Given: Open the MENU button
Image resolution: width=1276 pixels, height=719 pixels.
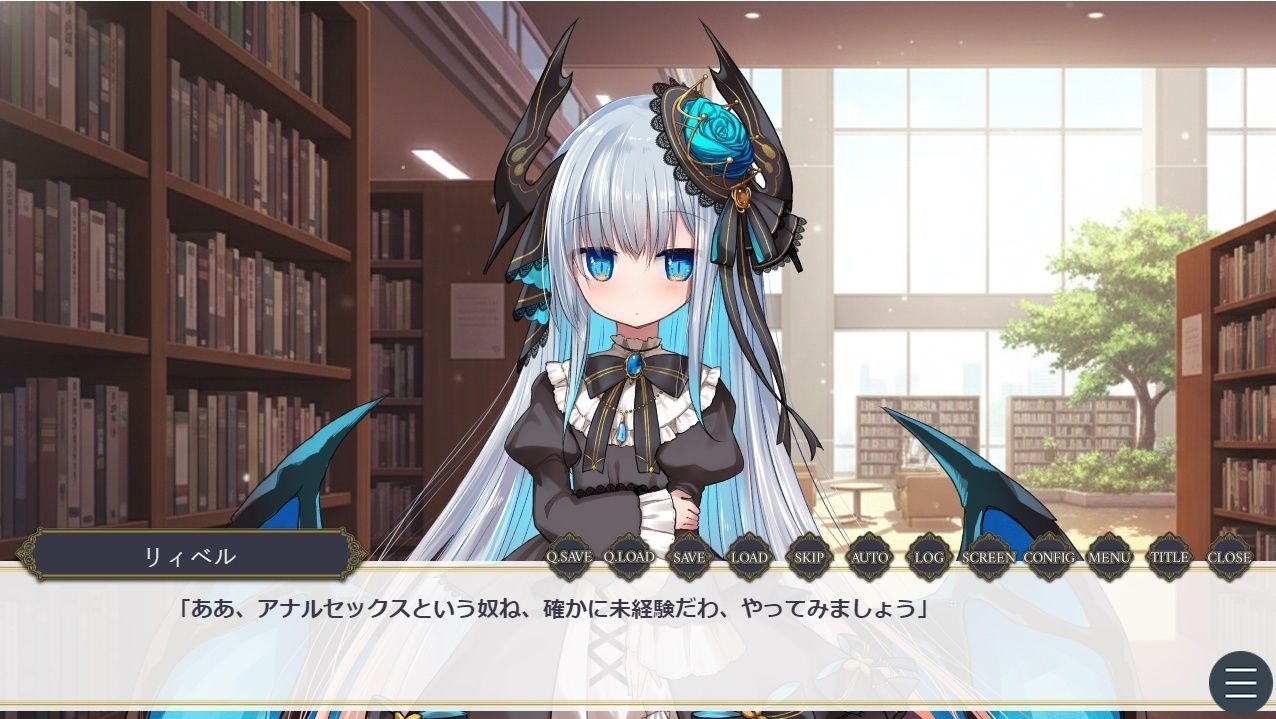Looking at the screenshot, I should pyautogui.click(x=1109, y=557).
